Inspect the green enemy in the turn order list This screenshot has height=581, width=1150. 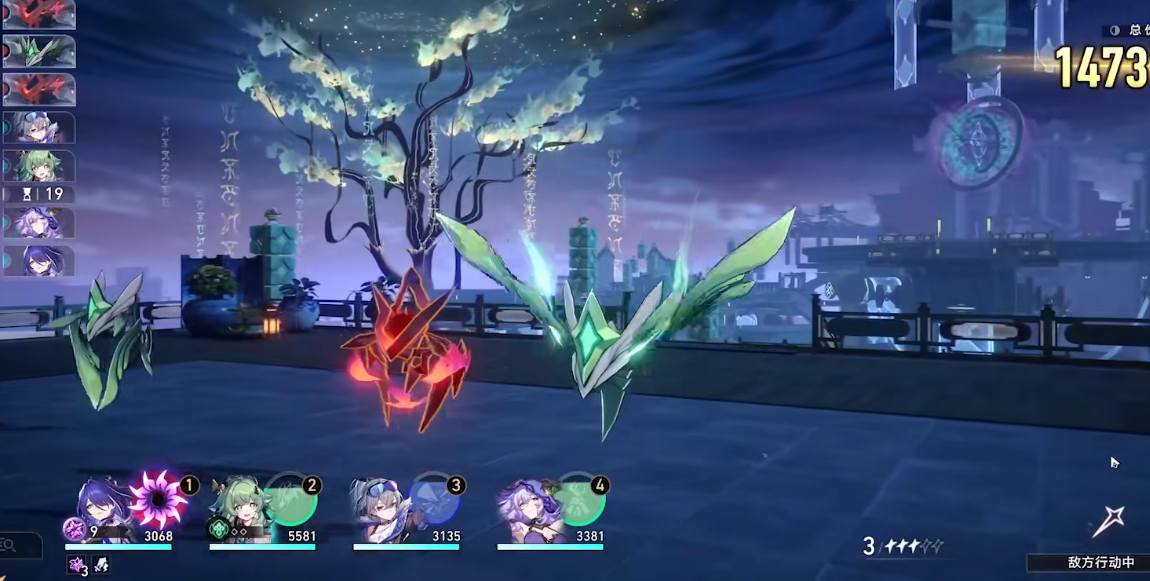(x=38, y=51)
